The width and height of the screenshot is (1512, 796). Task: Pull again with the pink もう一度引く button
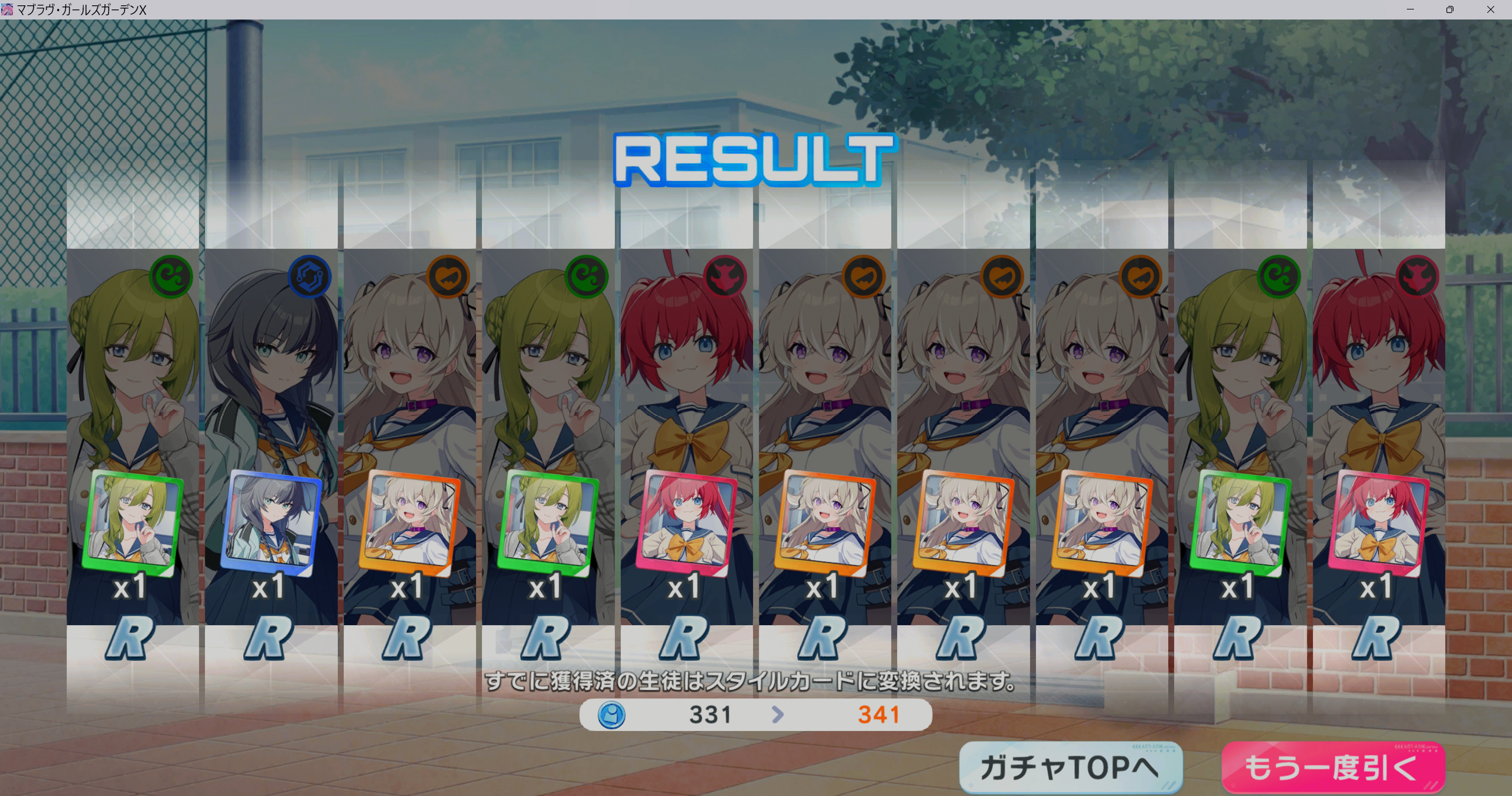coord(1332,767)
